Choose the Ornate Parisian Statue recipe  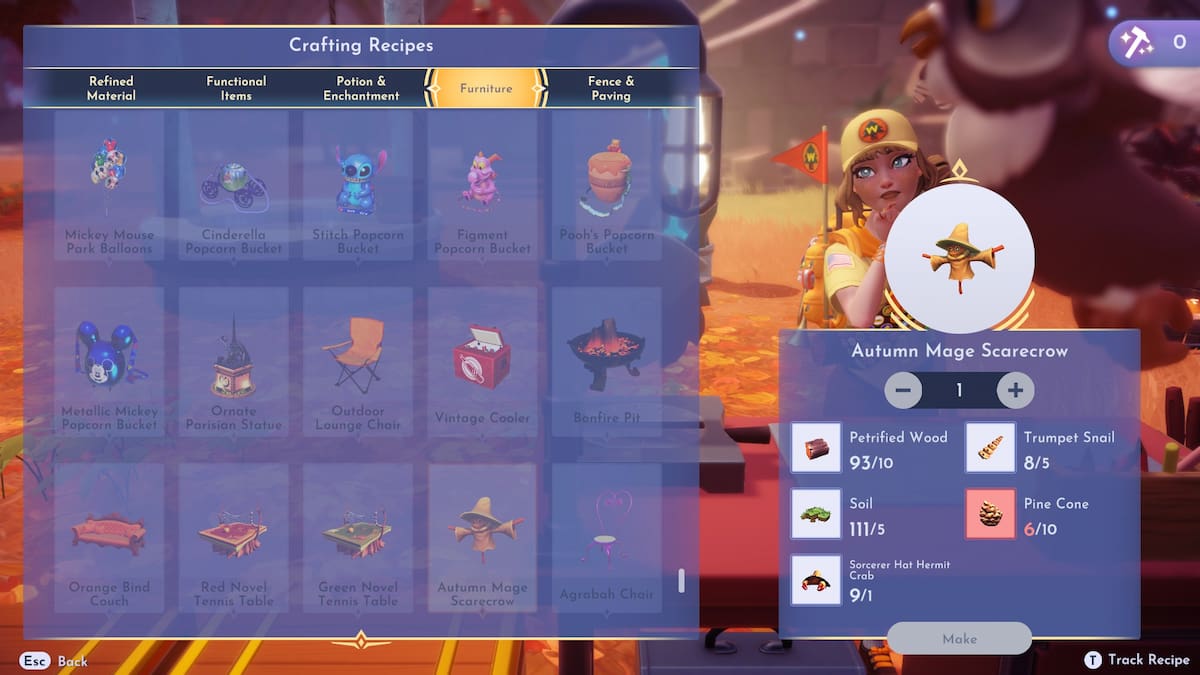[234, 361]
